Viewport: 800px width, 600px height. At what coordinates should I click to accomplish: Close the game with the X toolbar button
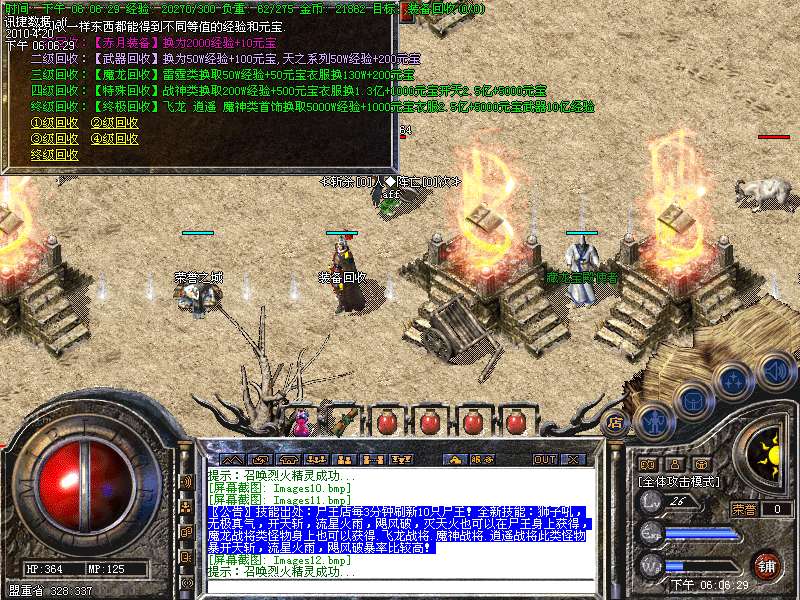(573, 459)
